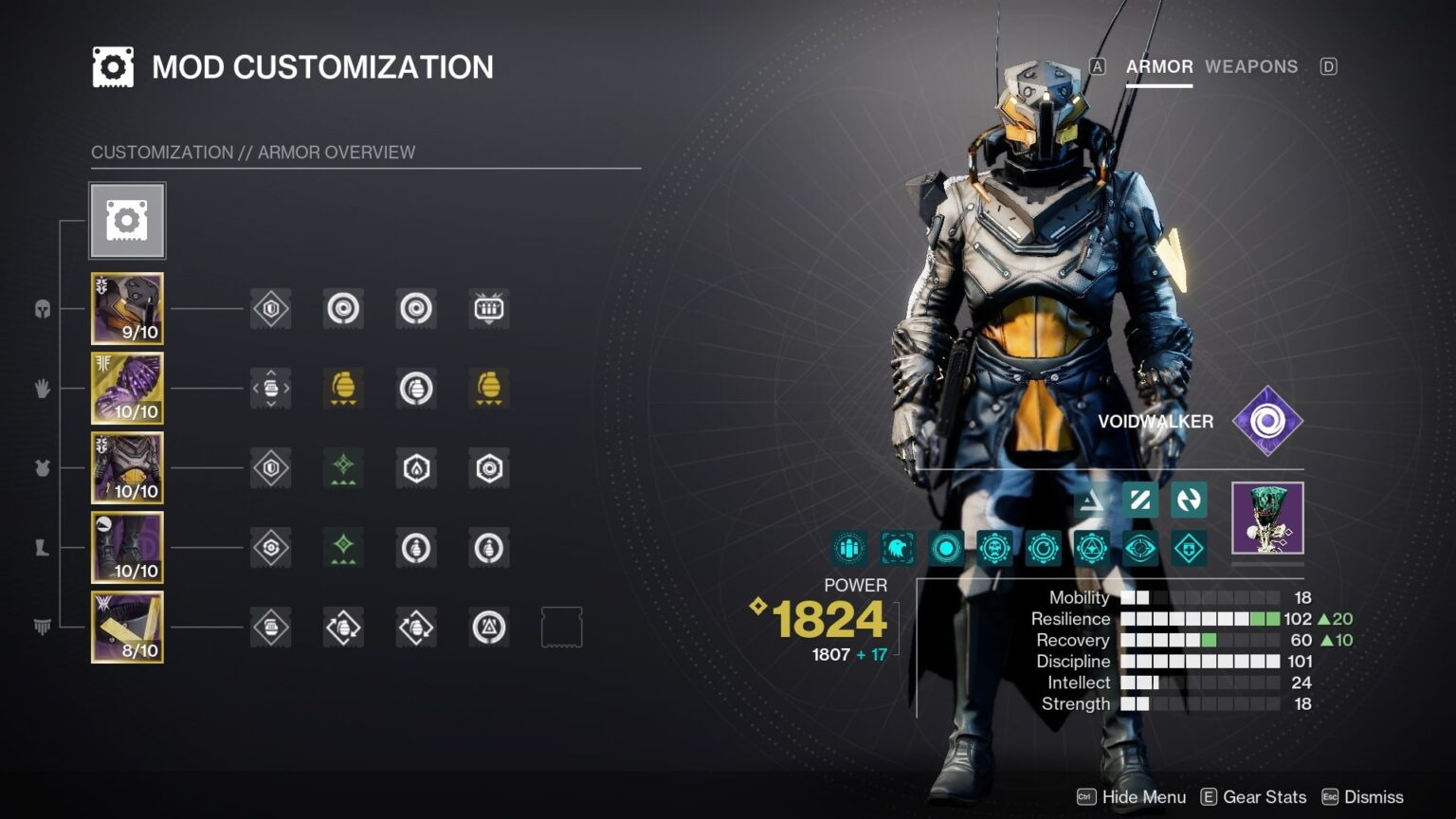Select the helmet's ammo box mod
The width and height of the screenshot is (1456, 819).
coord(489,308)
